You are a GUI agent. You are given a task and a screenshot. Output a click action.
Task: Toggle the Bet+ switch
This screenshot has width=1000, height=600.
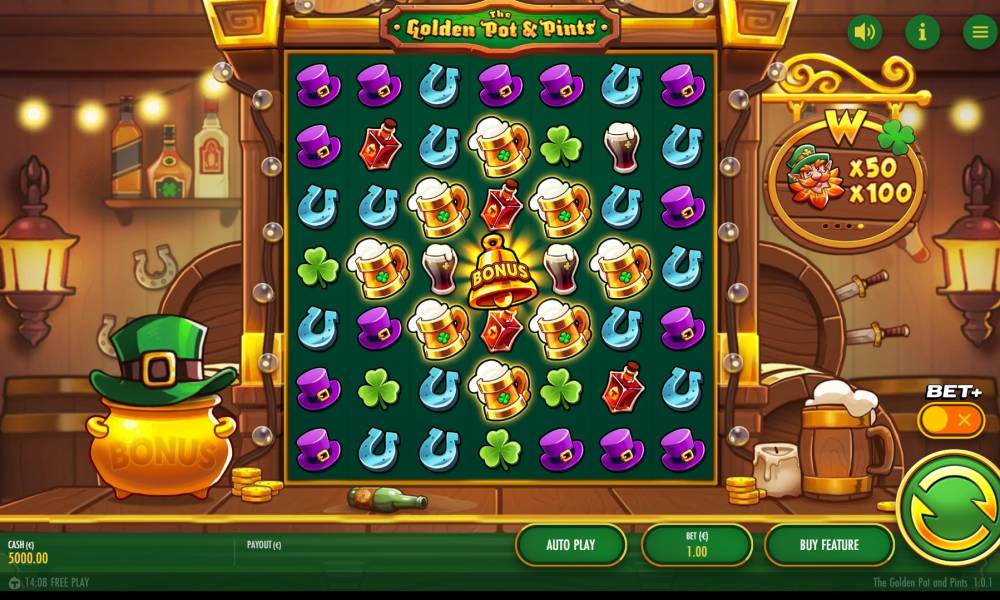951,420
